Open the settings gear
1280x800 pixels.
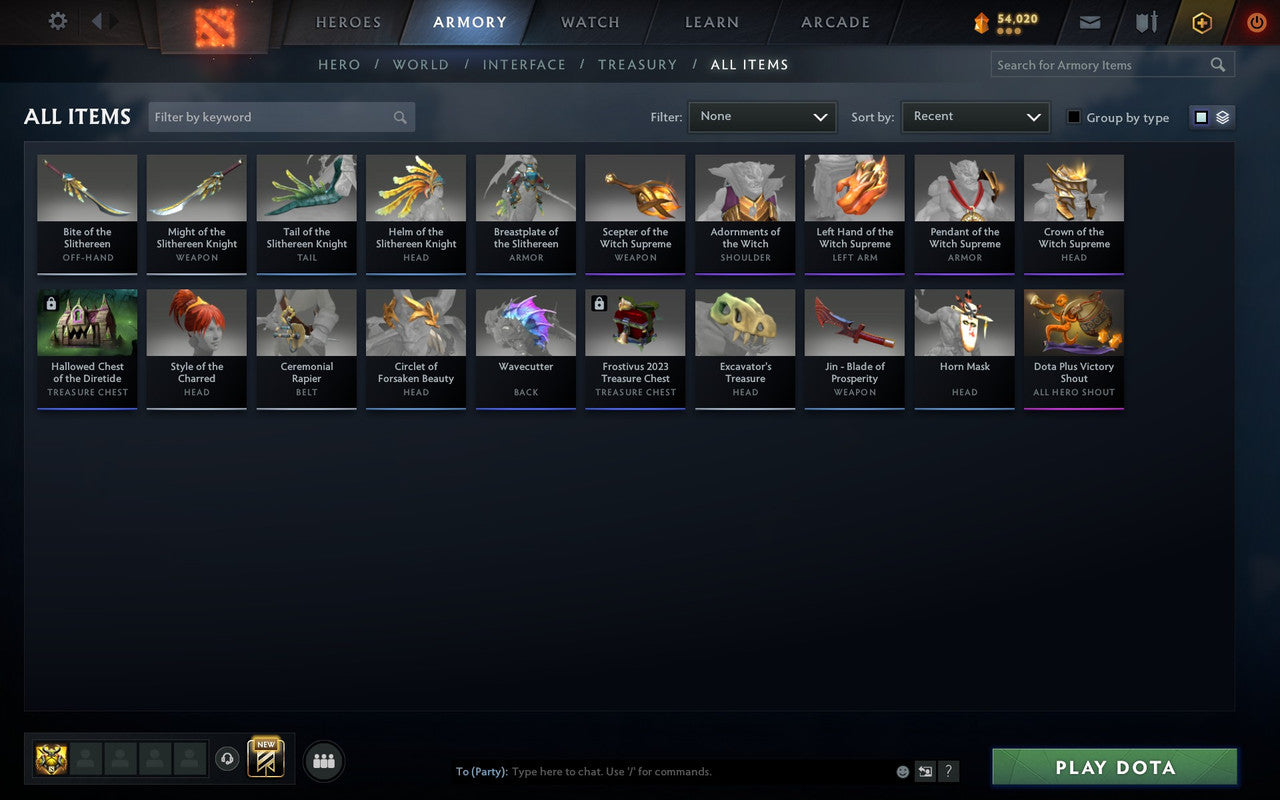57,21
